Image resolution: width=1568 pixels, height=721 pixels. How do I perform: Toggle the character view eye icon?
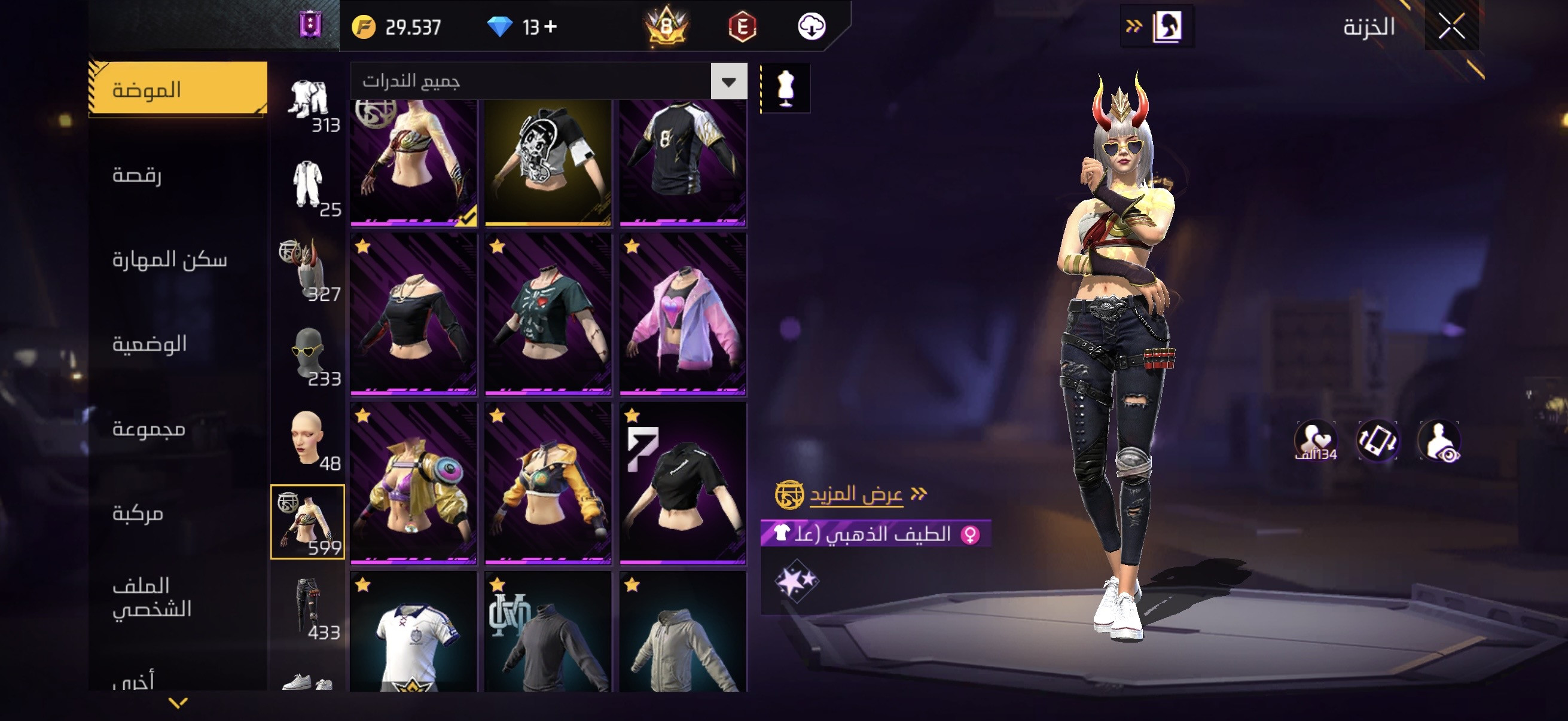[x=1439, y=441]
